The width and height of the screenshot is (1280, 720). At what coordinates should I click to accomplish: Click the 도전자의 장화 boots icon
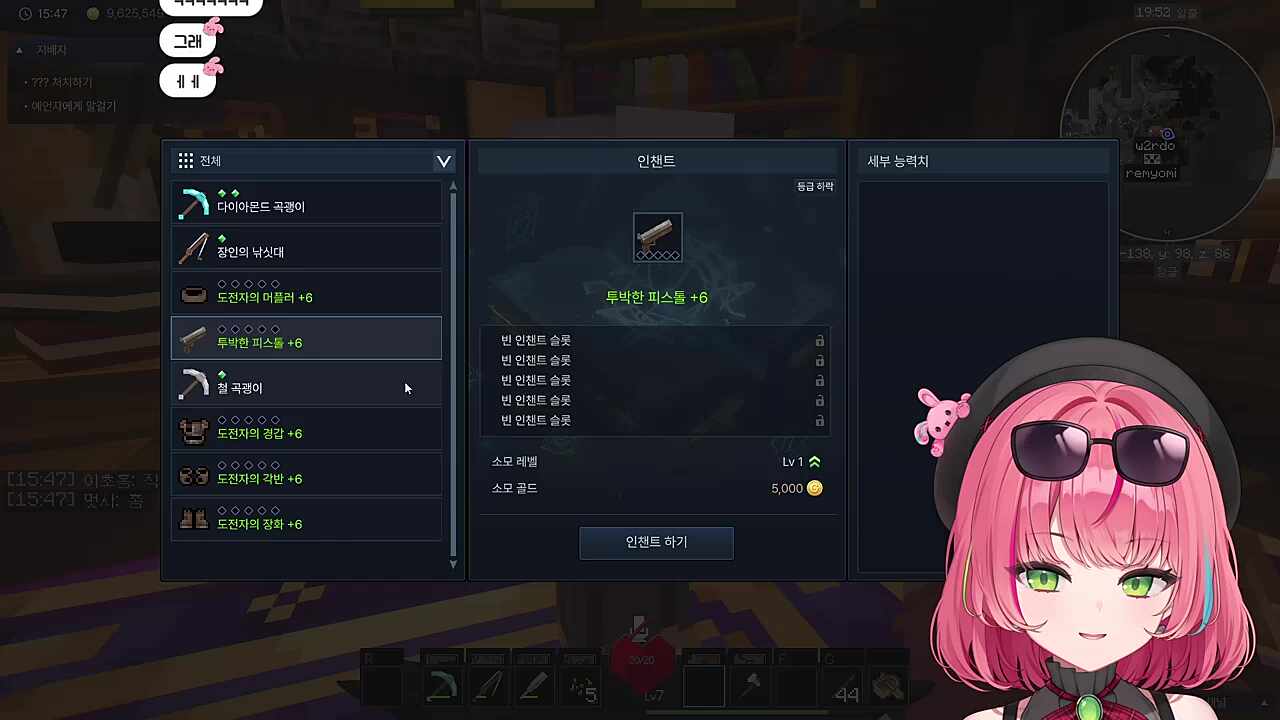tap(194, 522)
